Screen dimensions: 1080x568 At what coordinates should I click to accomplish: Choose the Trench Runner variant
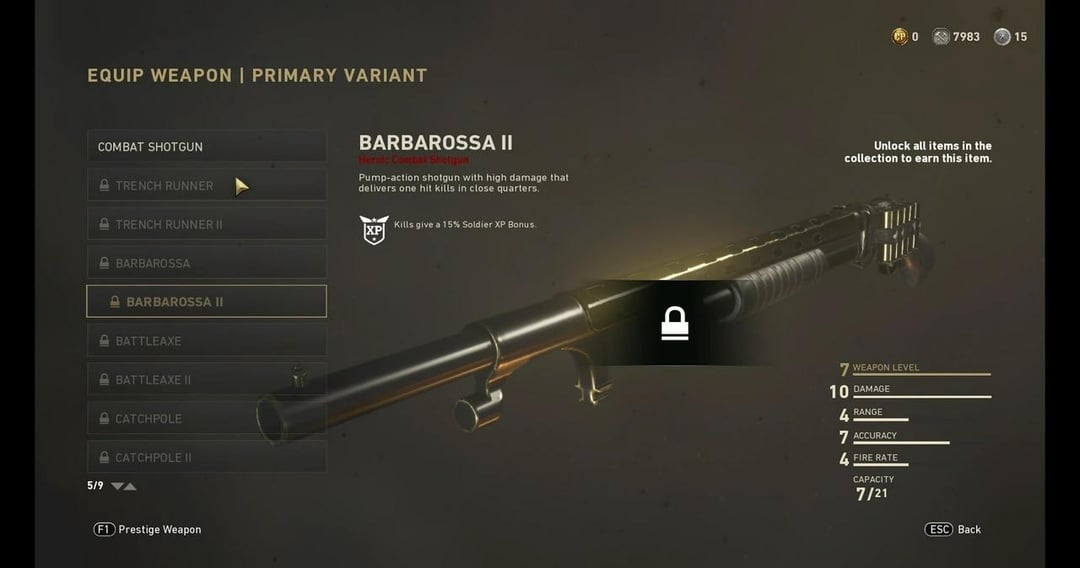(206, 185)
